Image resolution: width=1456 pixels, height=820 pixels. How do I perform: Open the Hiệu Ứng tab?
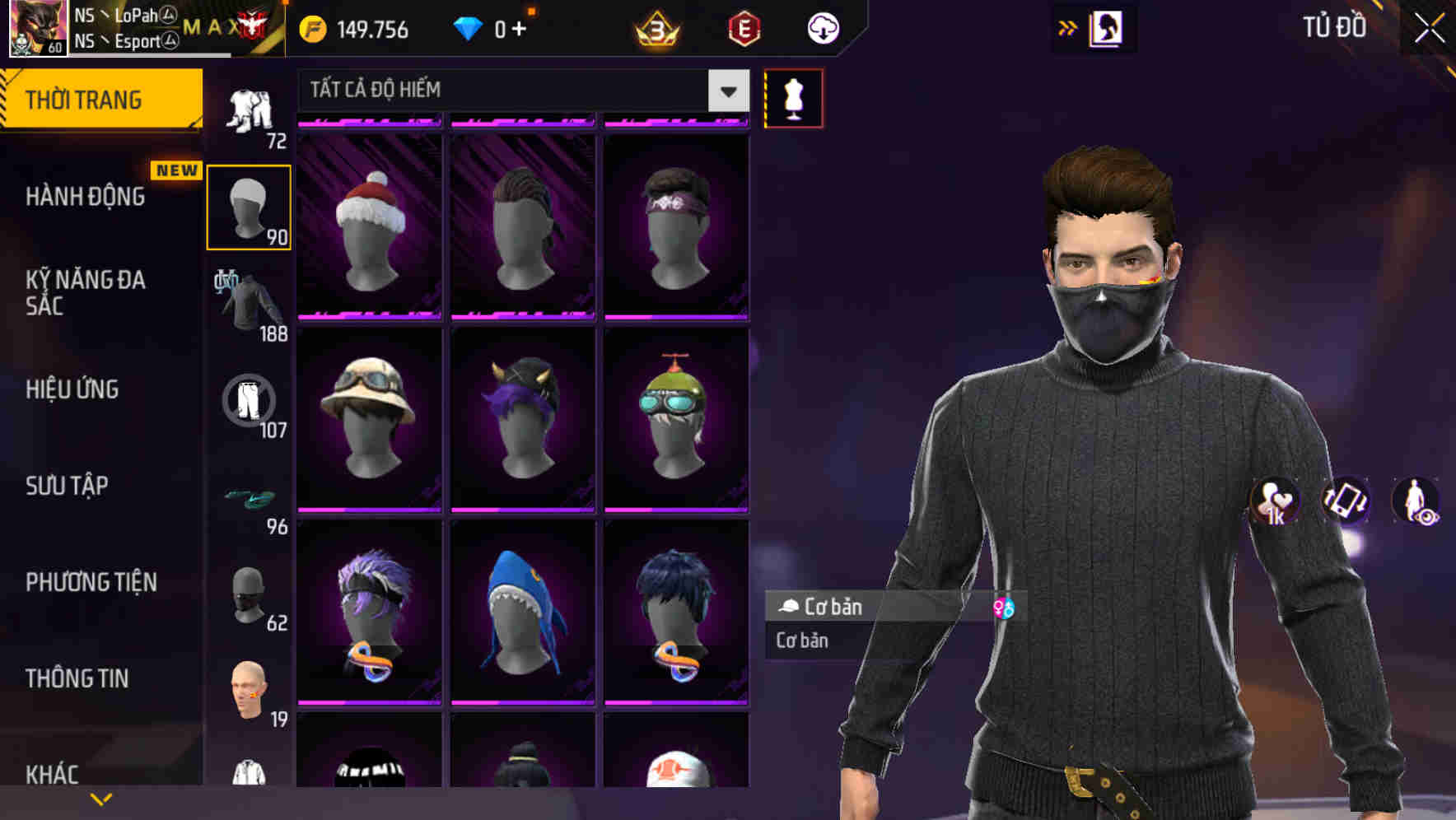[72, 389]
